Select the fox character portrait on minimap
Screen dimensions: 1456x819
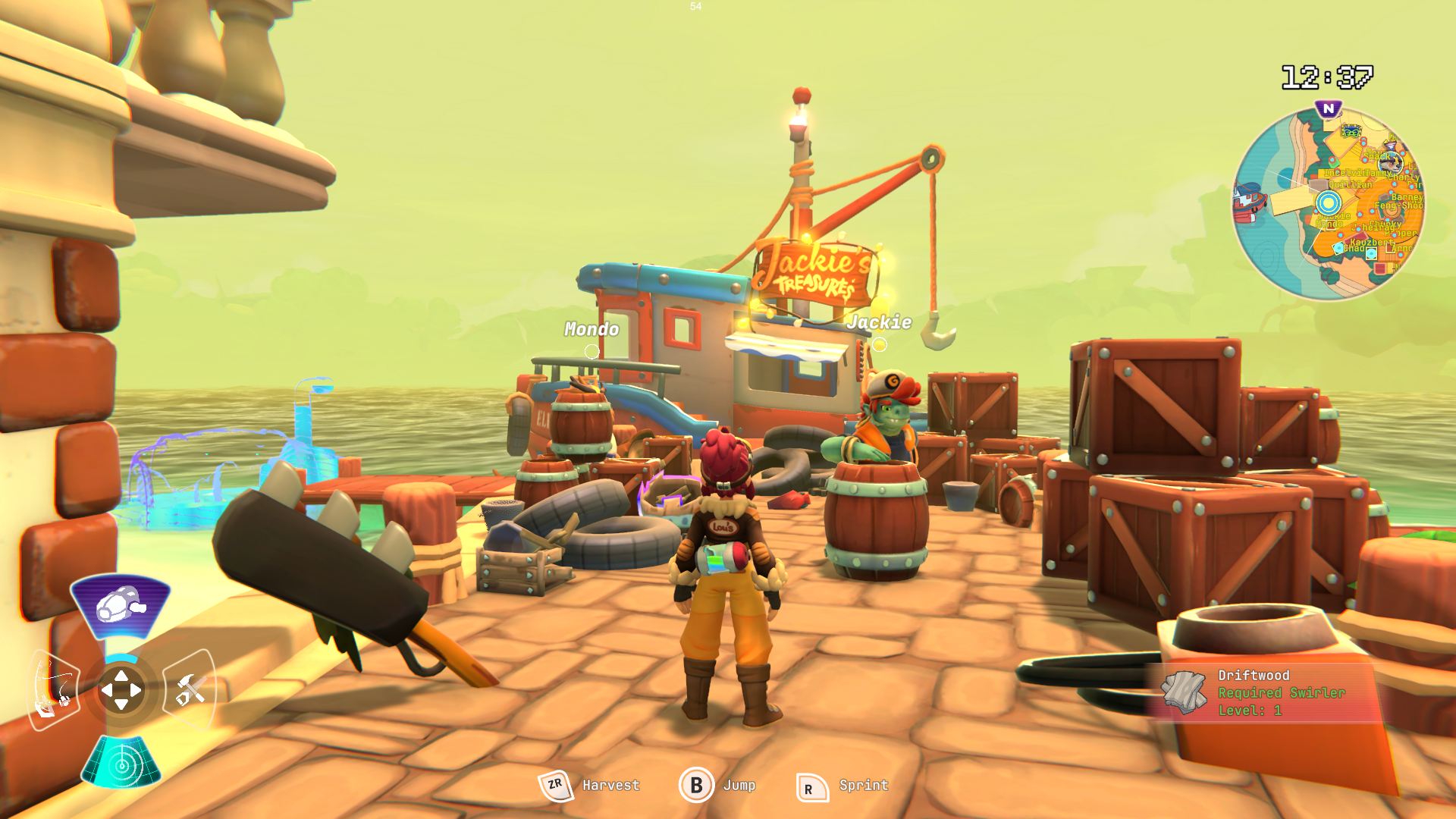coord(1390,162)
